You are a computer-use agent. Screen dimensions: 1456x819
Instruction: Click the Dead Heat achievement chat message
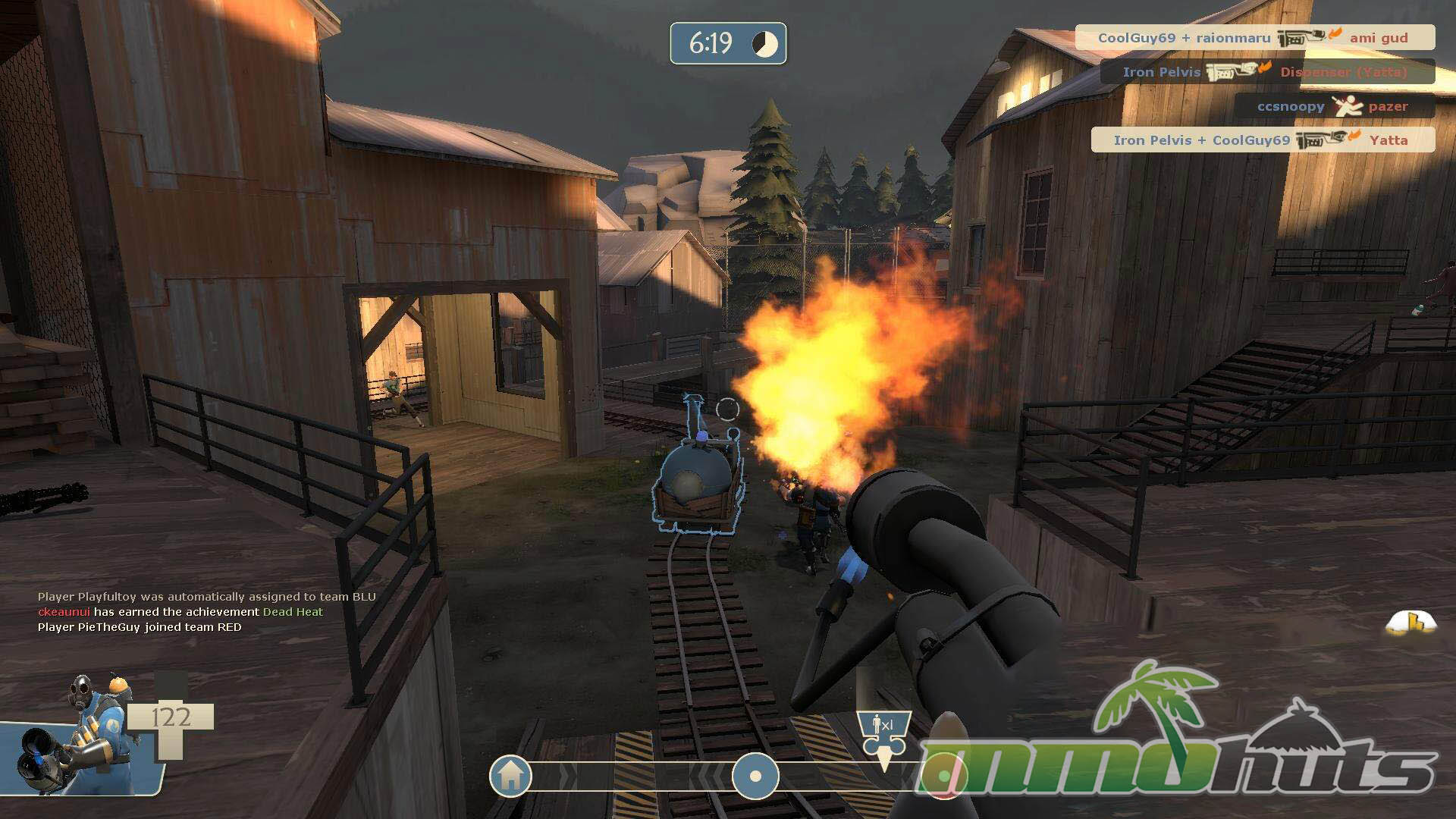point(180,612)
